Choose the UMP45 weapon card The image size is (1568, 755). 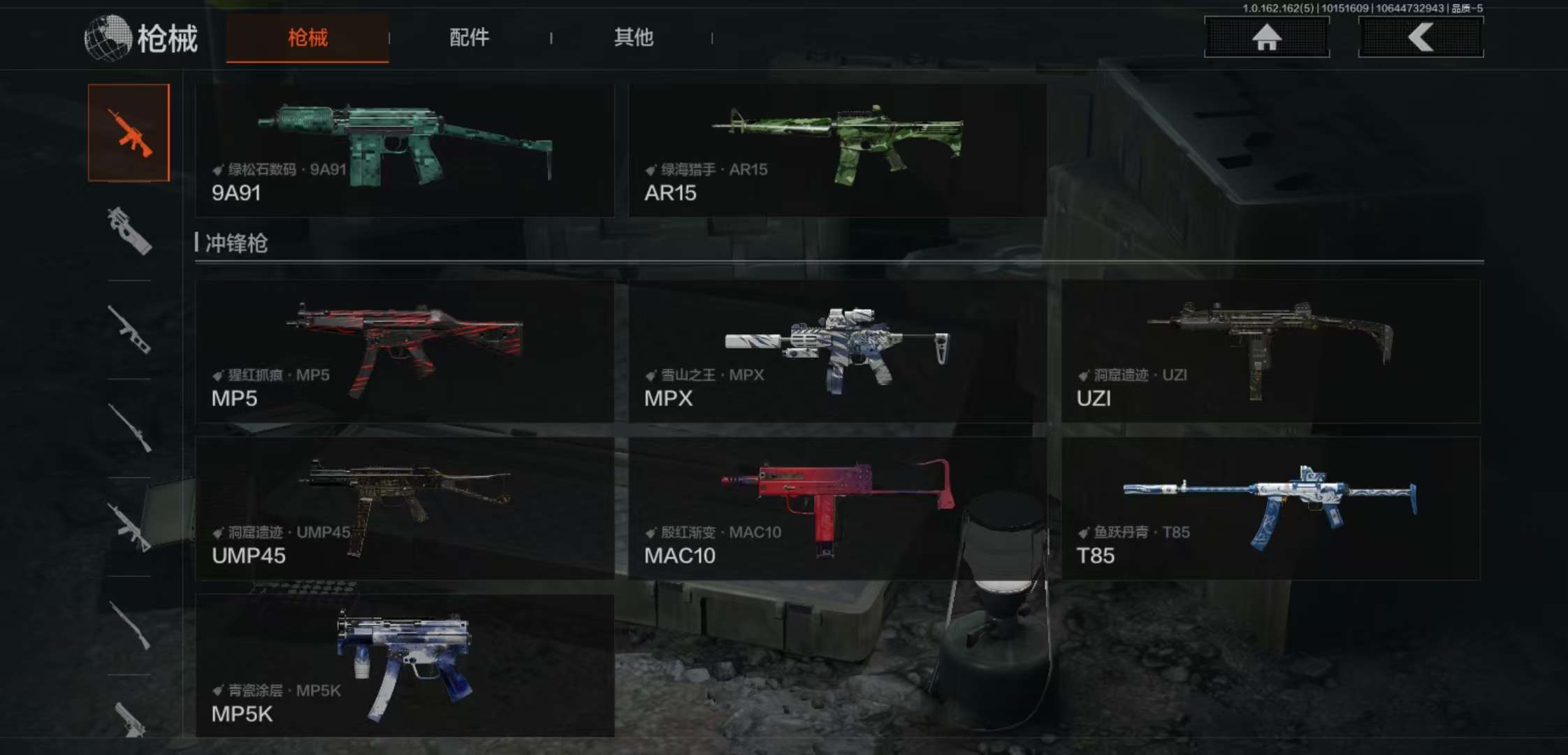[x=405, y=508]
